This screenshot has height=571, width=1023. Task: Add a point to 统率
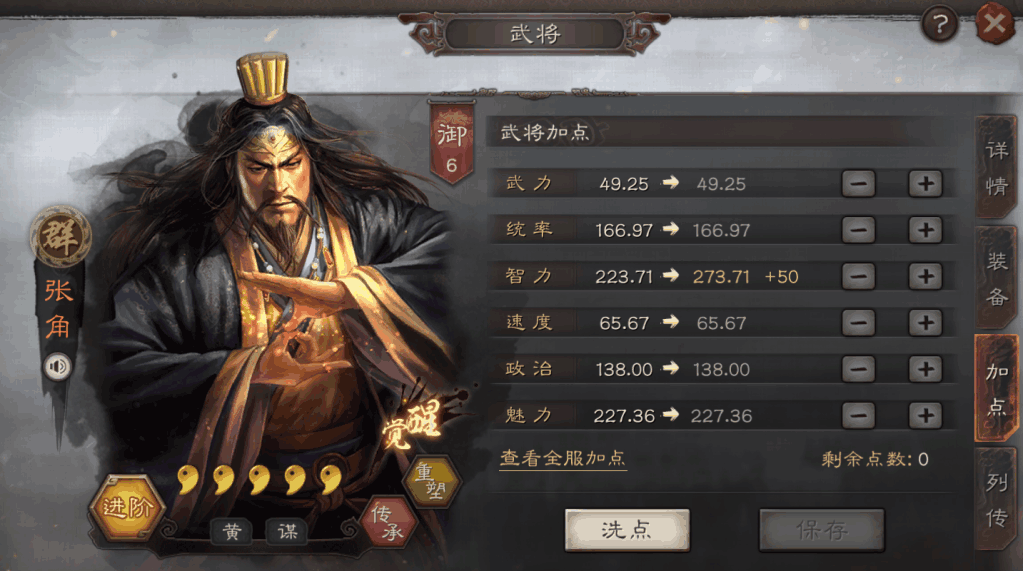tap(925, 230)
